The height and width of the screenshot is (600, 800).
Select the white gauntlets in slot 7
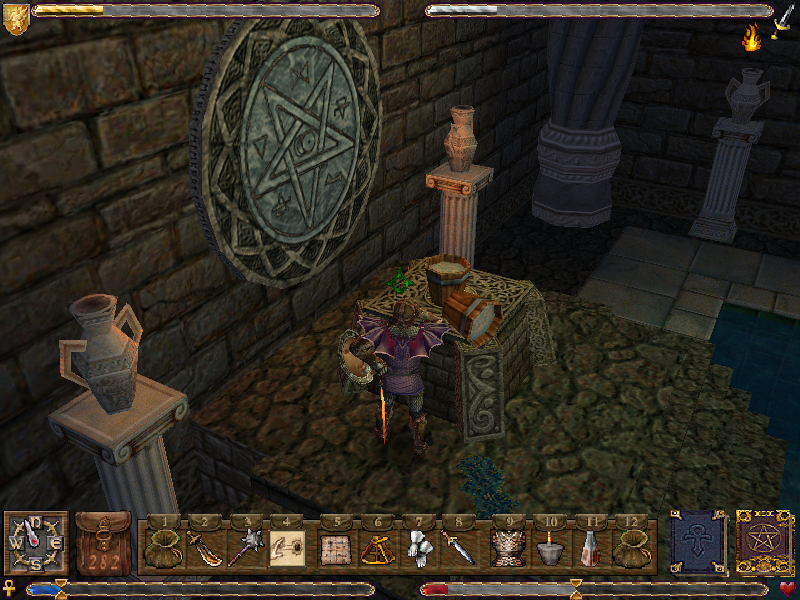[x=418, y=548]
